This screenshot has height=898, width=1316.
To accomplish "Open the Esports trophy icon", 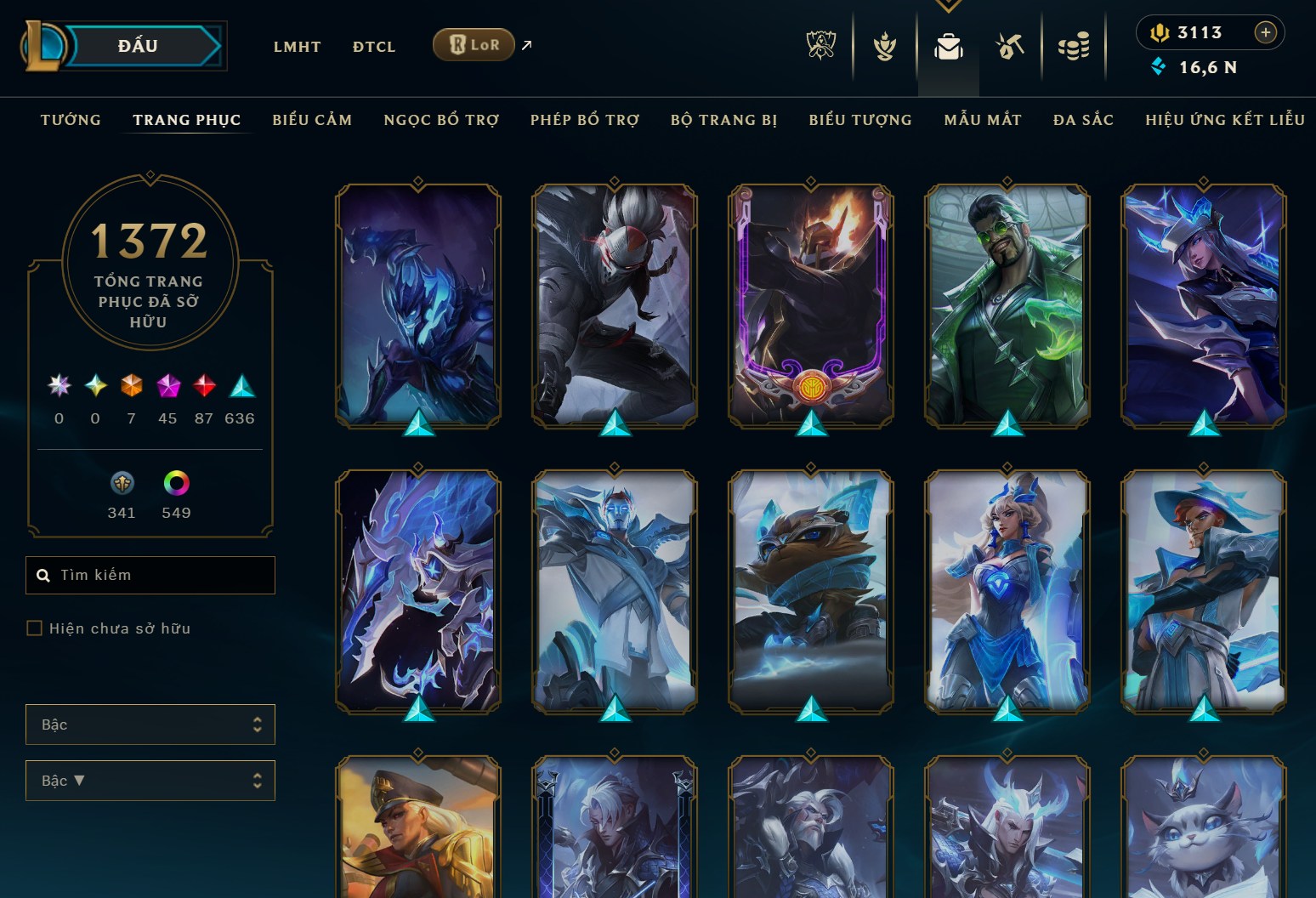I will [820, 47].
